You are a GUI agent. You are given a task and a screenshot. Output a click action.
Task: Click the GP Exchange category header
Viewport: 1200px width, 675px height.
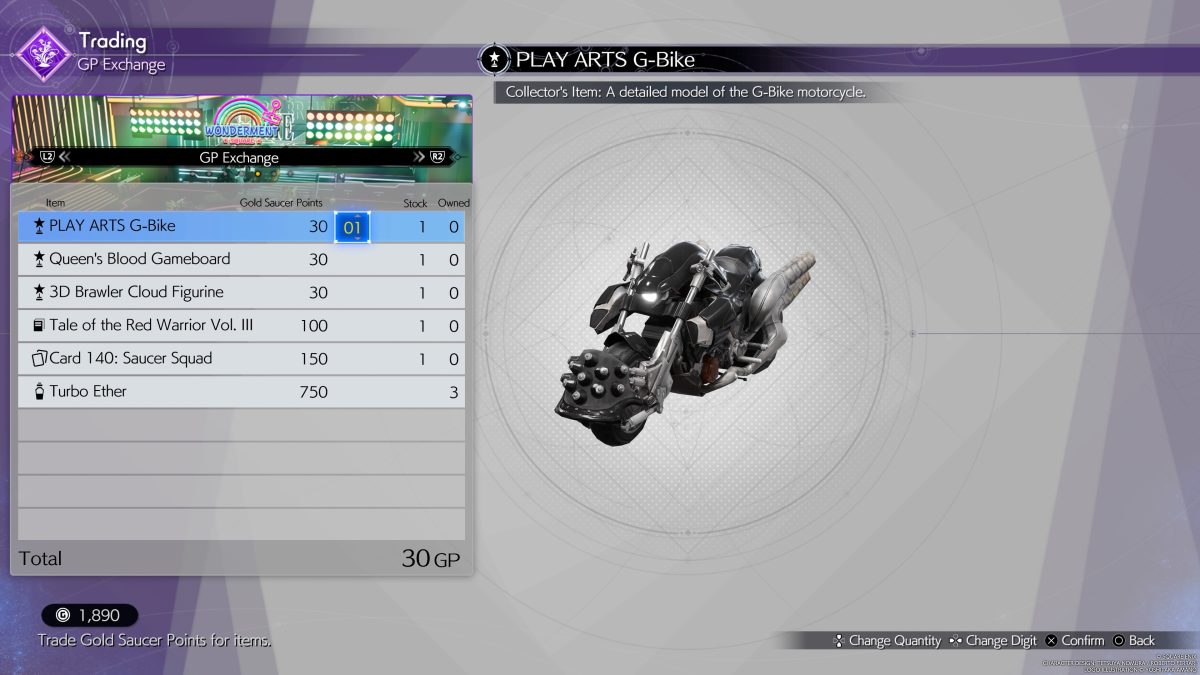coord(242,157)
